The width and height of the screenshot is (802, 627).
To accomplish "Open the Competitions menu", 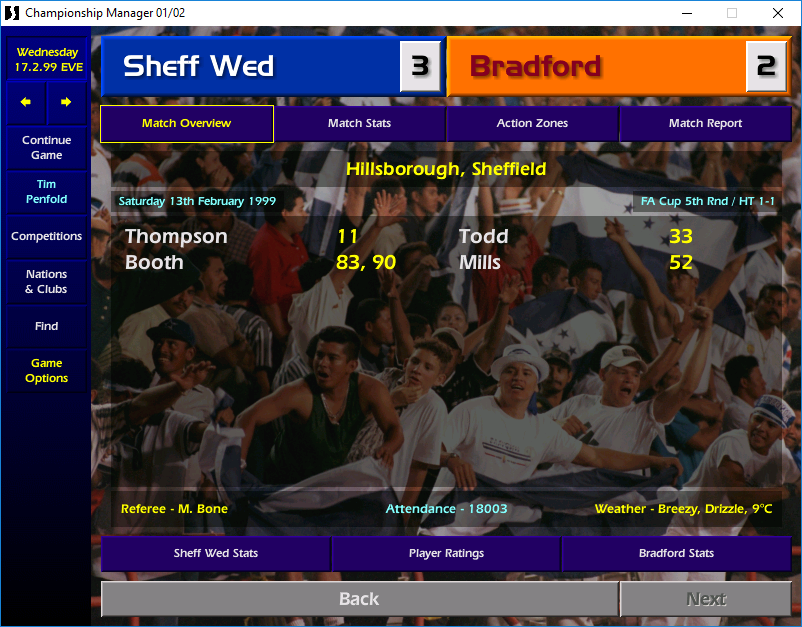I will point(46,237).
